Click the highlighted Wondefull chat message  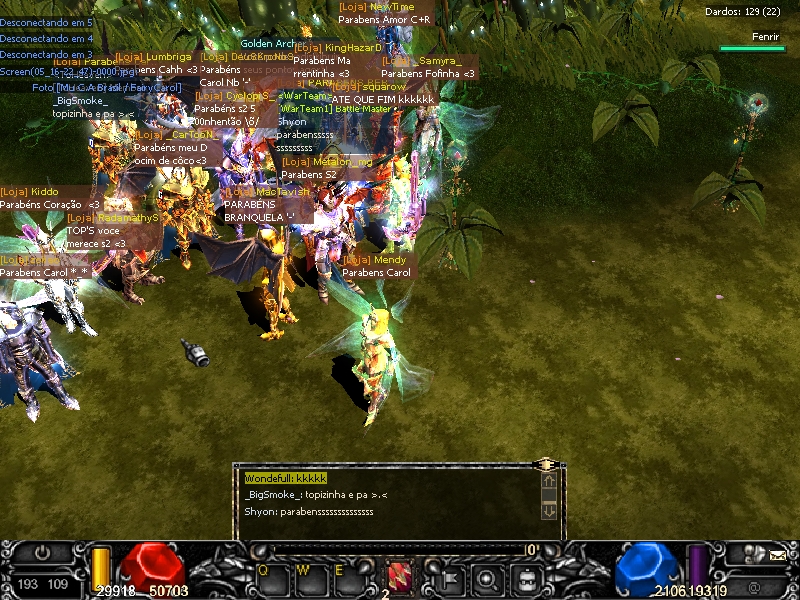(286, 479)
